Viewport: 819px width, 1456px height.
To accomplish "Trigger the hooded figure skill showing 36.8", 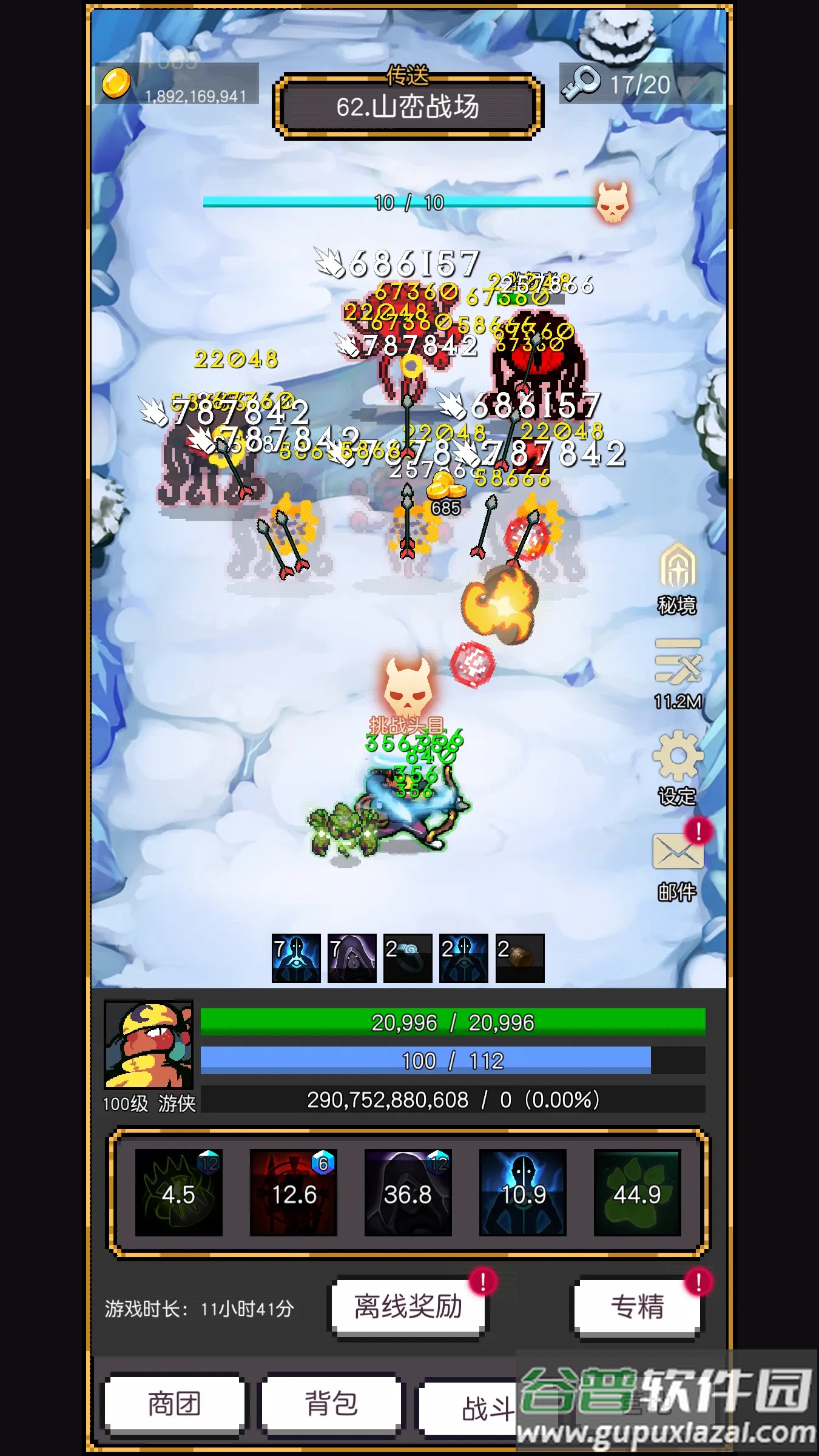I will click(x=408, y=1193).
